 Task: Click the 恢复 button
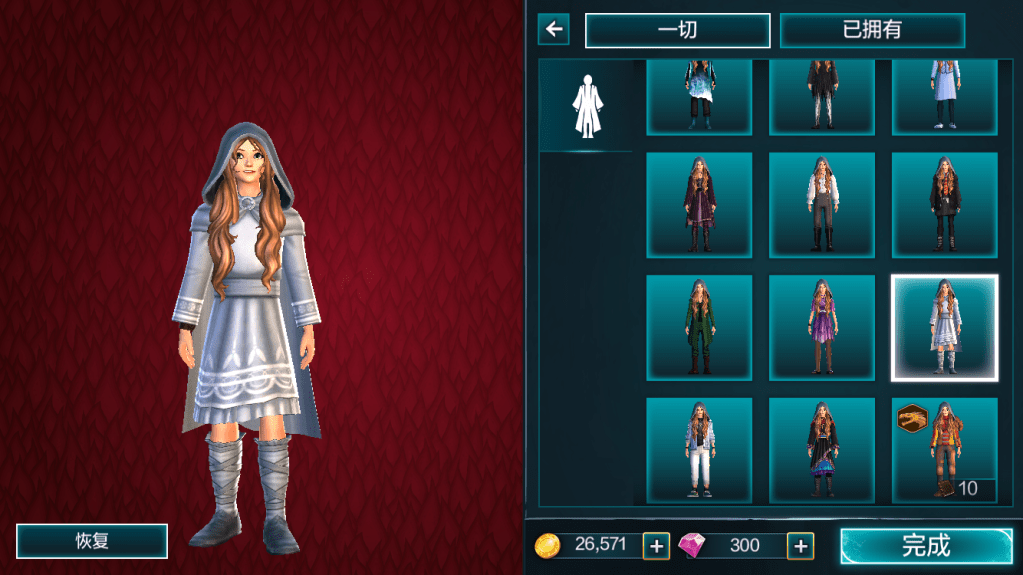(92, 541)
